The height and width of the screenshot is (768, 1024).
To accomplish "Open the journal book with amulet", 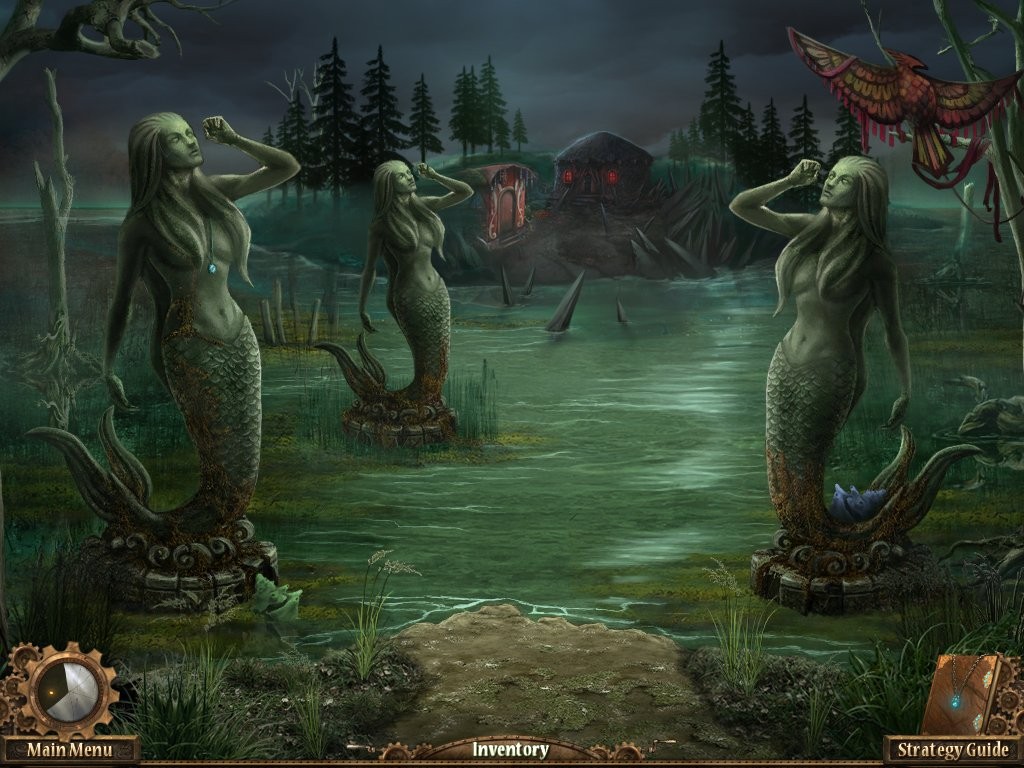I will [x=964, y=693].
